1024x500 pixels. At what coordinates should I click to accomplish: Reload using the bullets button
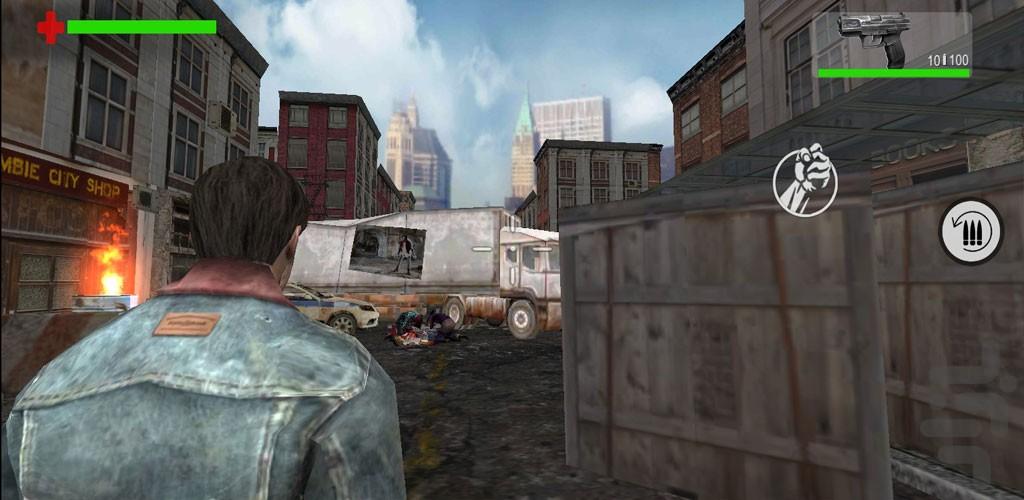click(x=970, y=232)
